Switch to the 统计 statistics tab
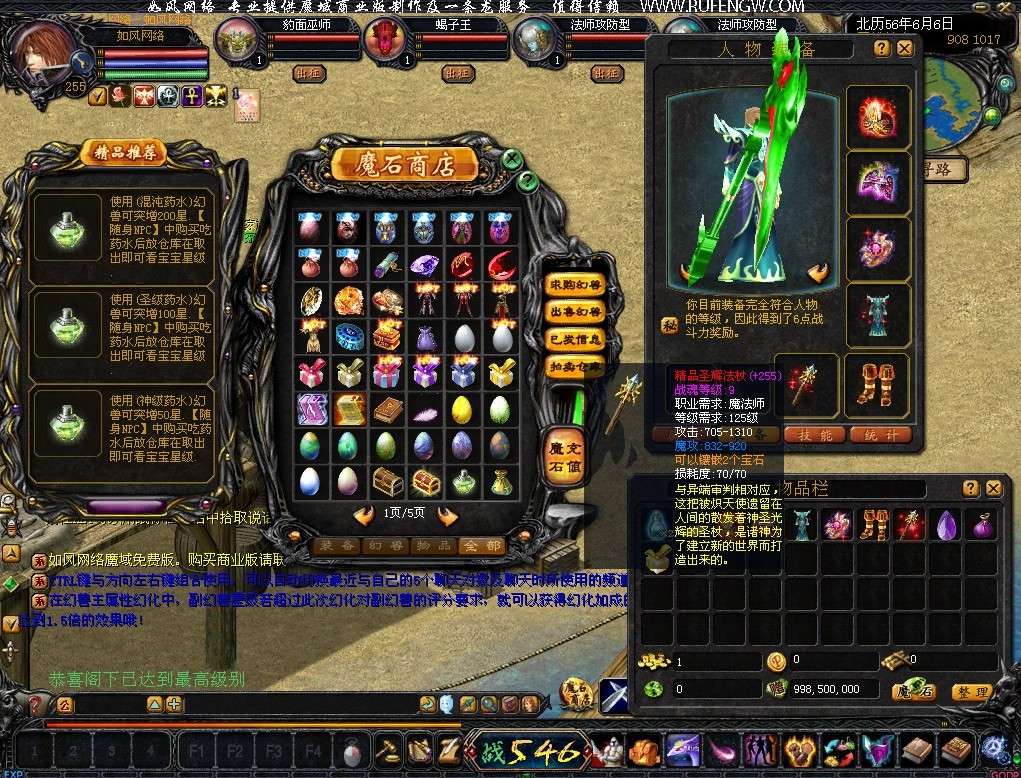The height and width of the screenshot is (778, 1021). [881, 434]
